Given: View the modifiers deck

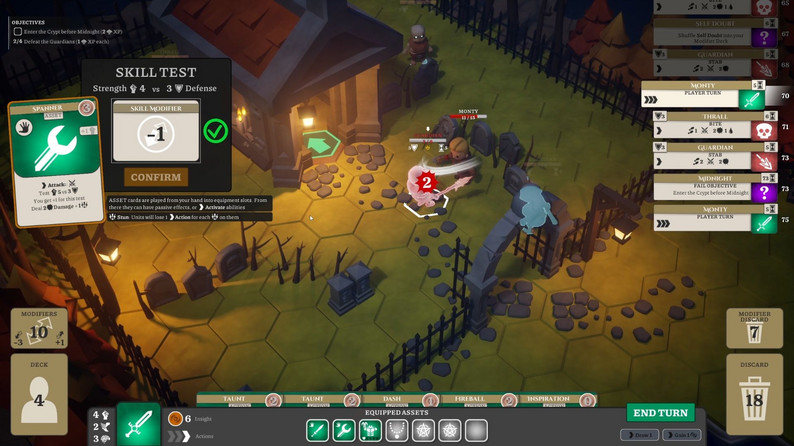Looking at the screenshot, I should click(39, 328).
